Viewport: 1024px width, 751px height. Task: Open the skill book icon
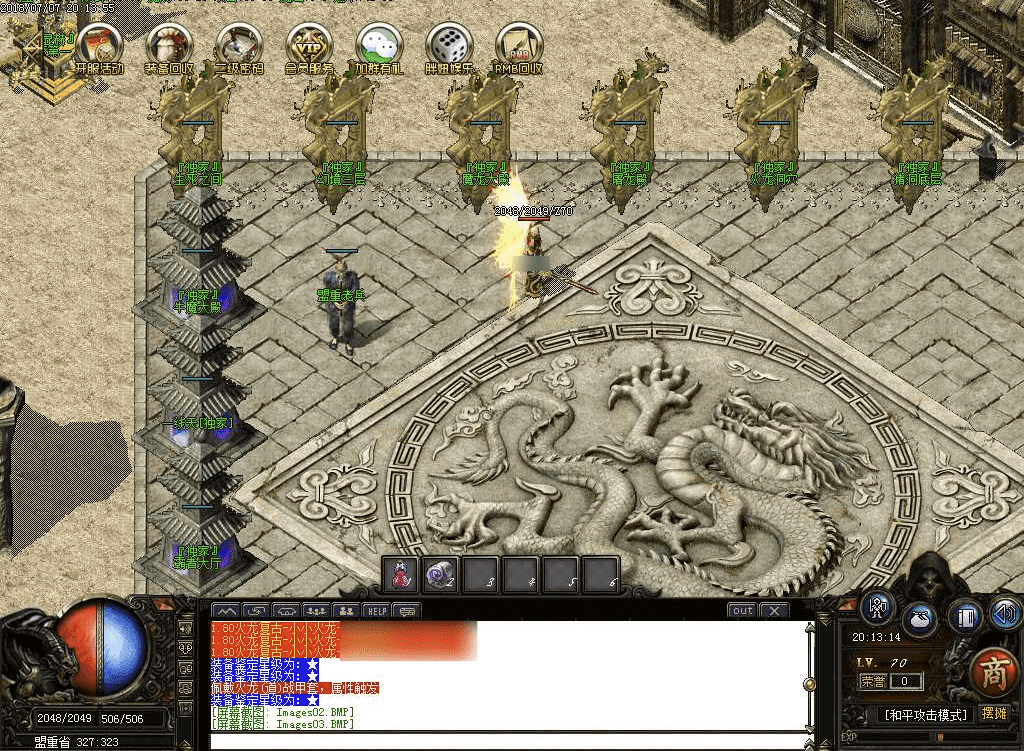click(x=964, y=614)
